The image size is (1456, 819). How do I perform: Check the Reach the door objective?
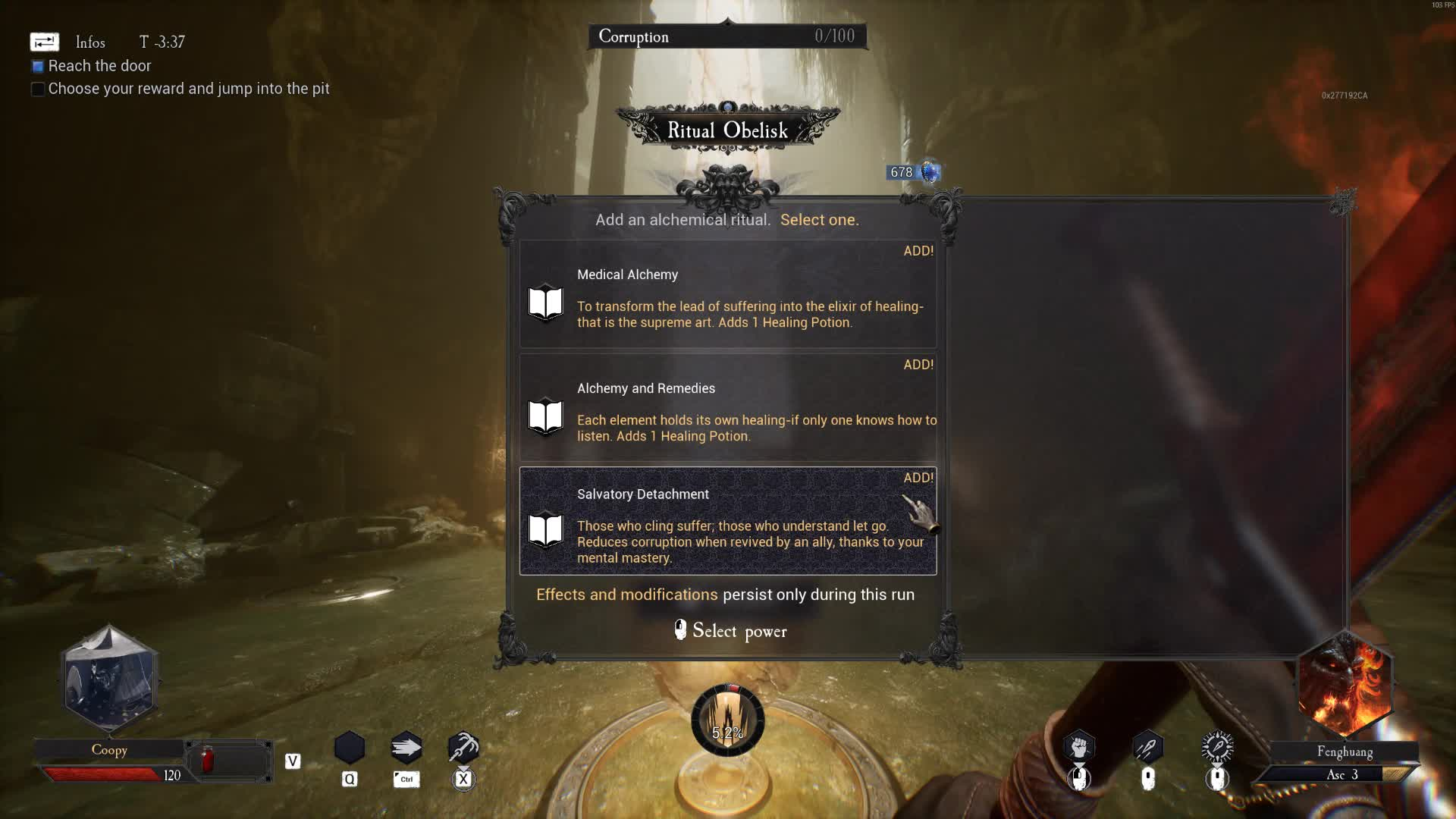click(37, 66)
